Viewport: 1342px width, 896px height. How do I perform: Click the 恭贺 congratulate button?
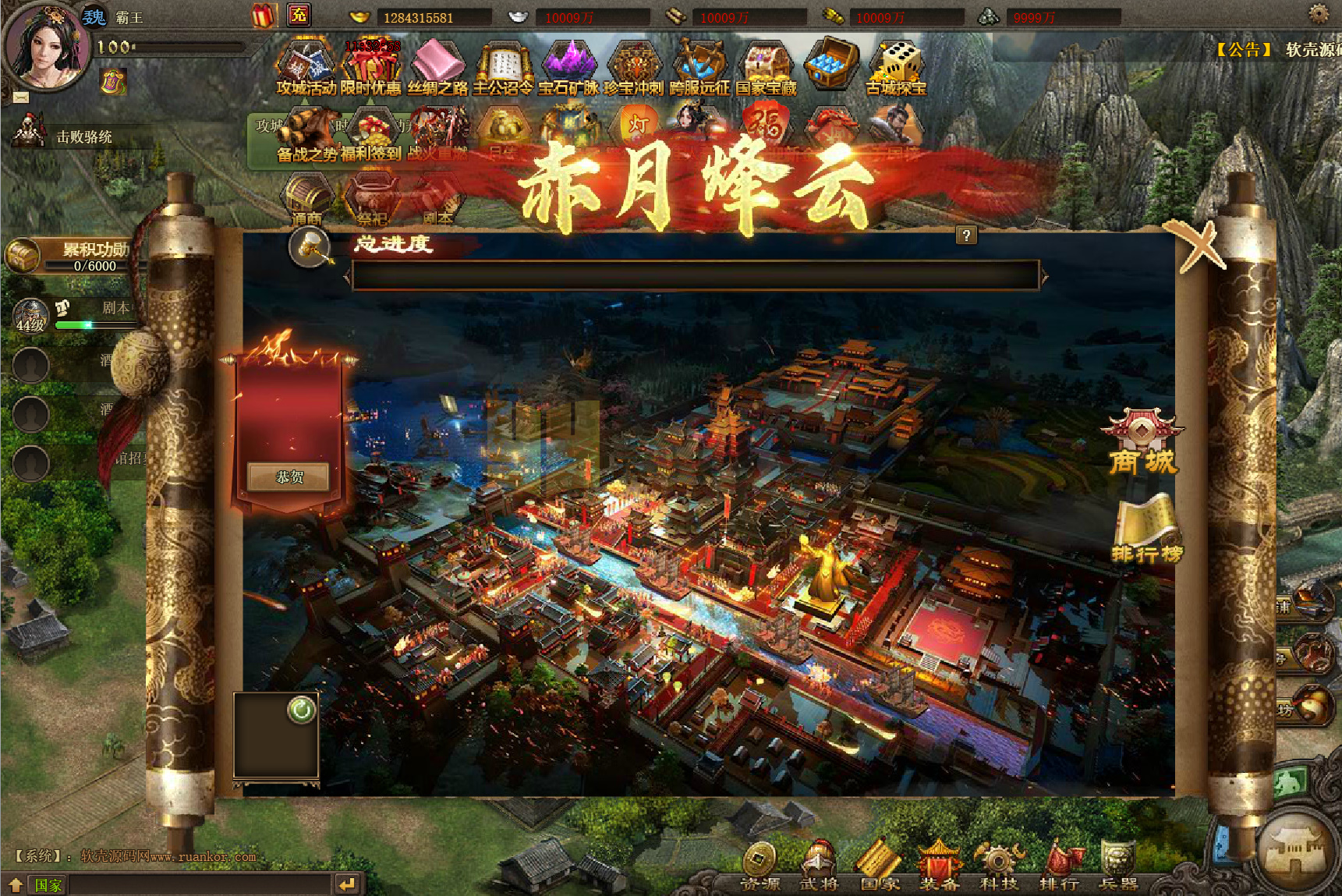[x=289, y=476]
